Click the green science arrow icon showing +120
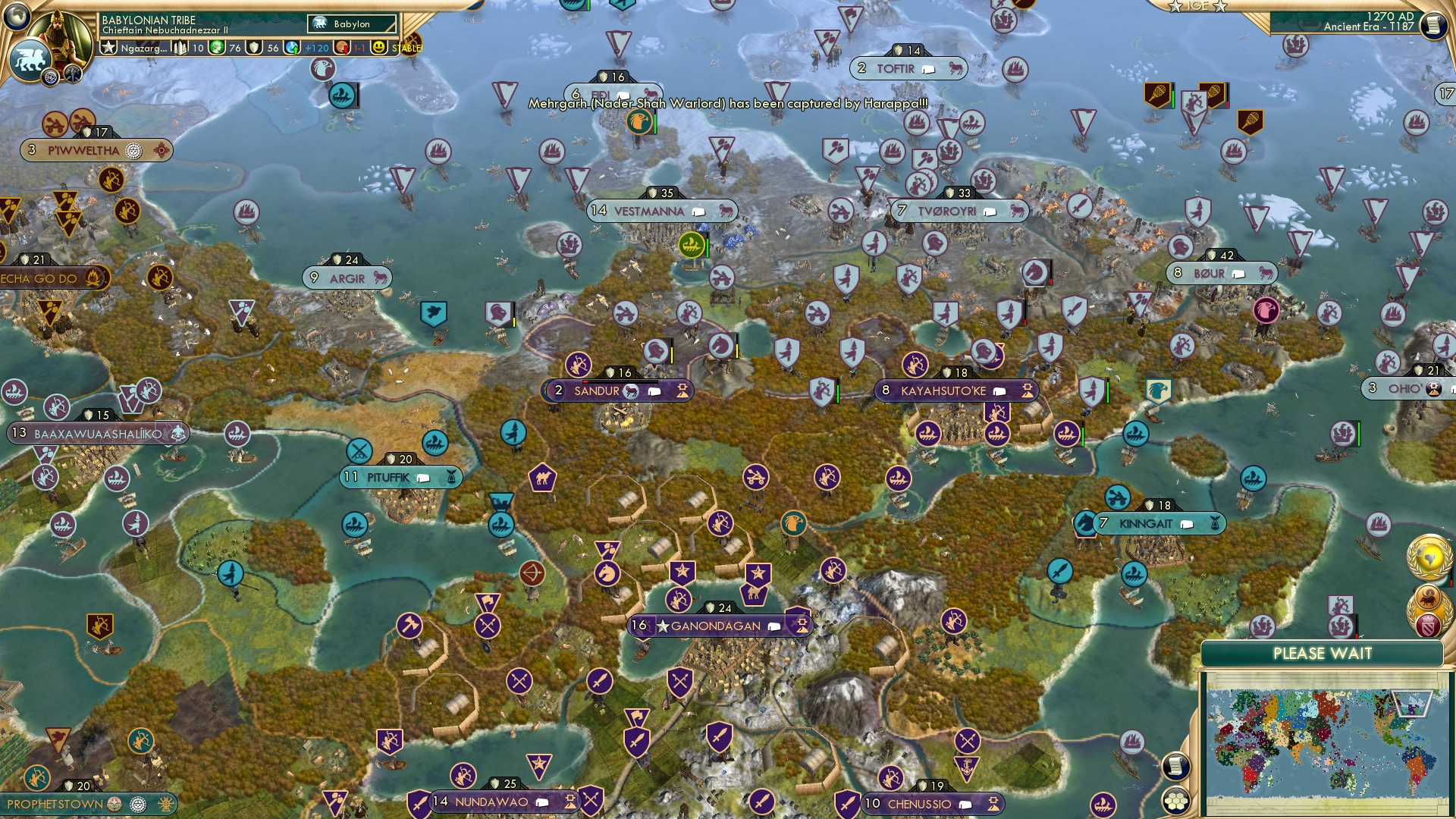Viewport: 1456px width, 819px height. pyautogui.click(x=294, y=47)
